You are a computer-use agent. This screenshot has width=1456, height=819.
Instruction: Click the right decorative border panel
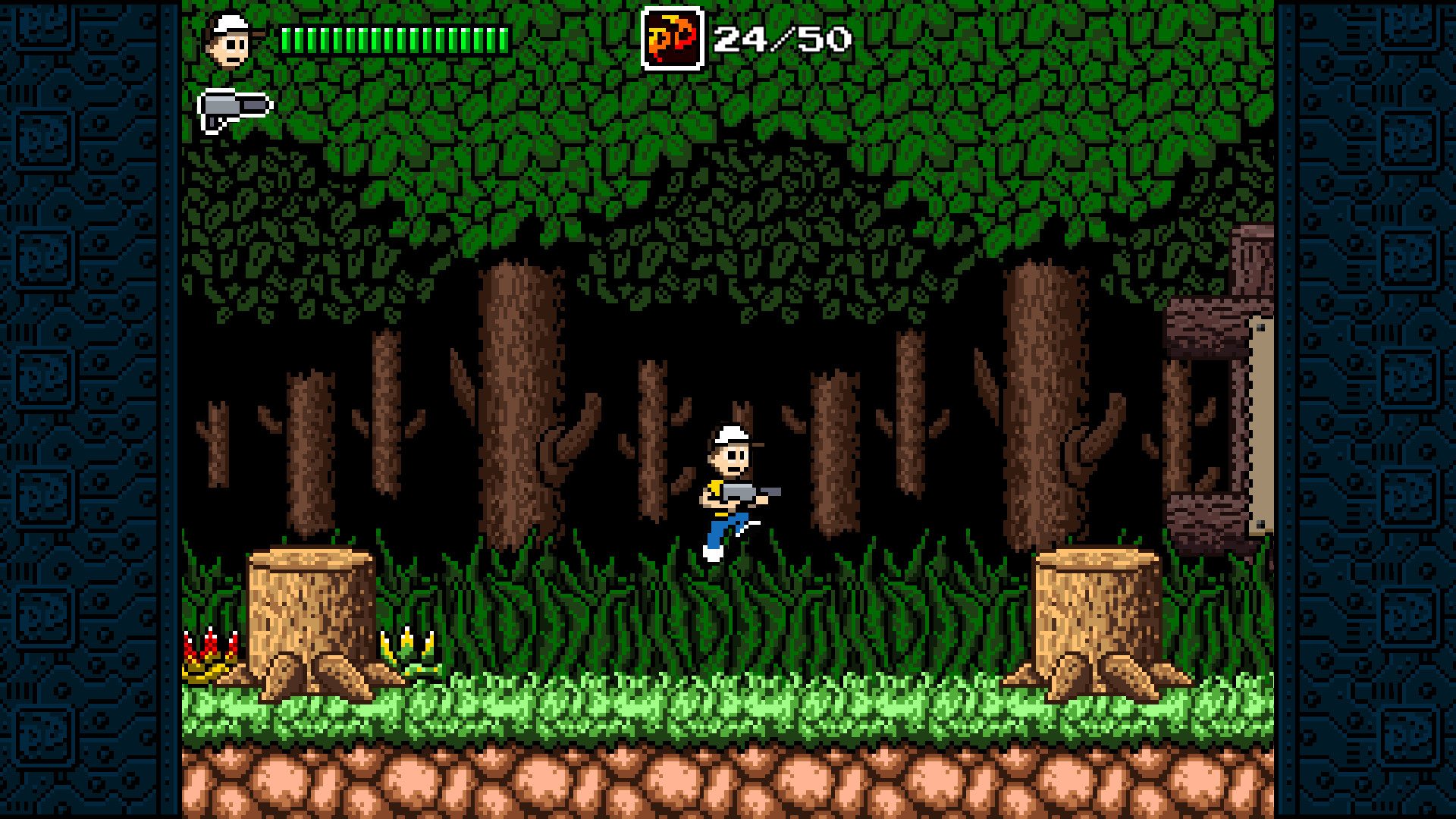(x=1373, y=409)
